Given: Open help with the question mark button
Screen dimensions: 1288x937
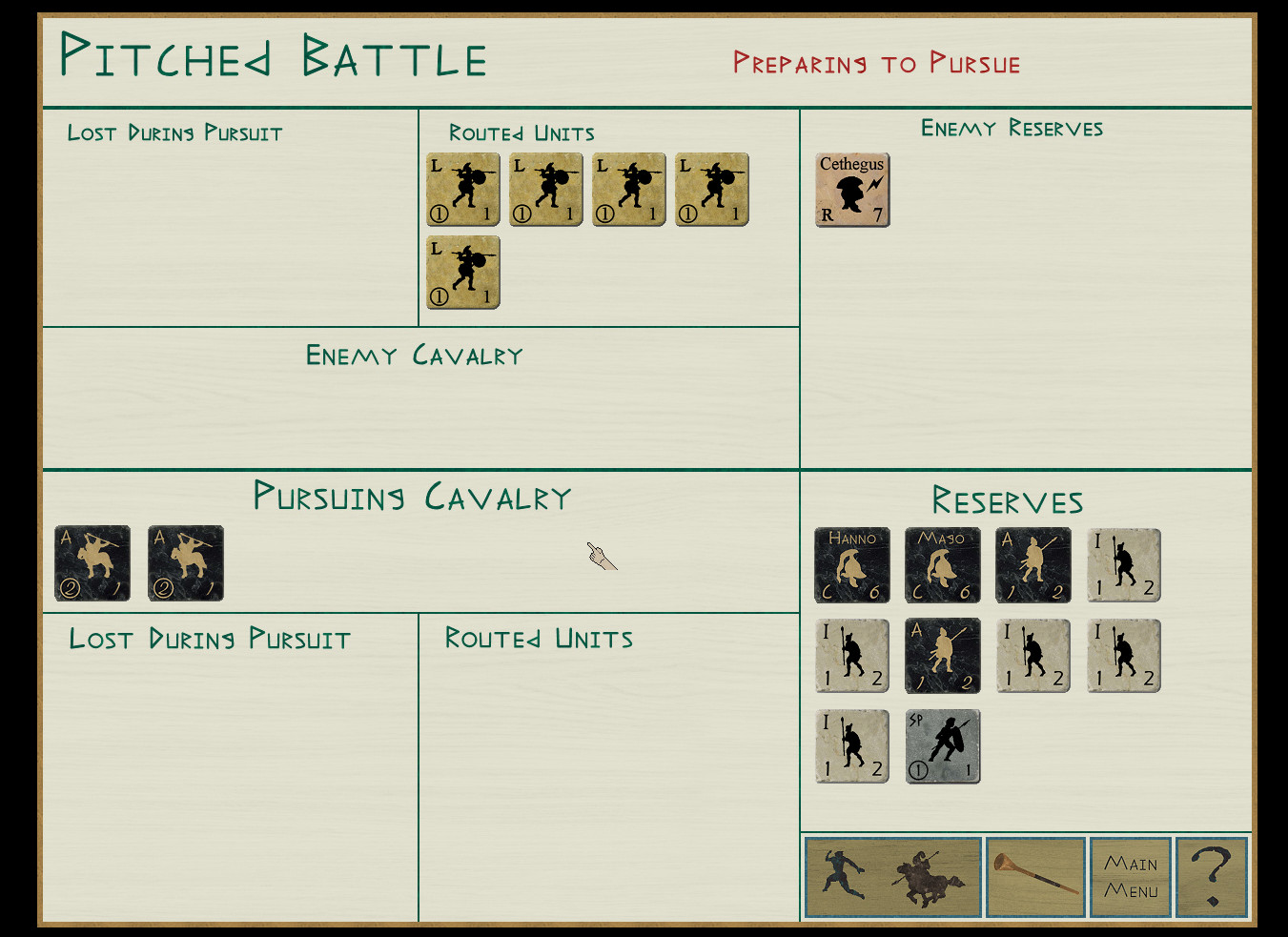Looking at the screenshot, I should click(x=1211, y=877).
